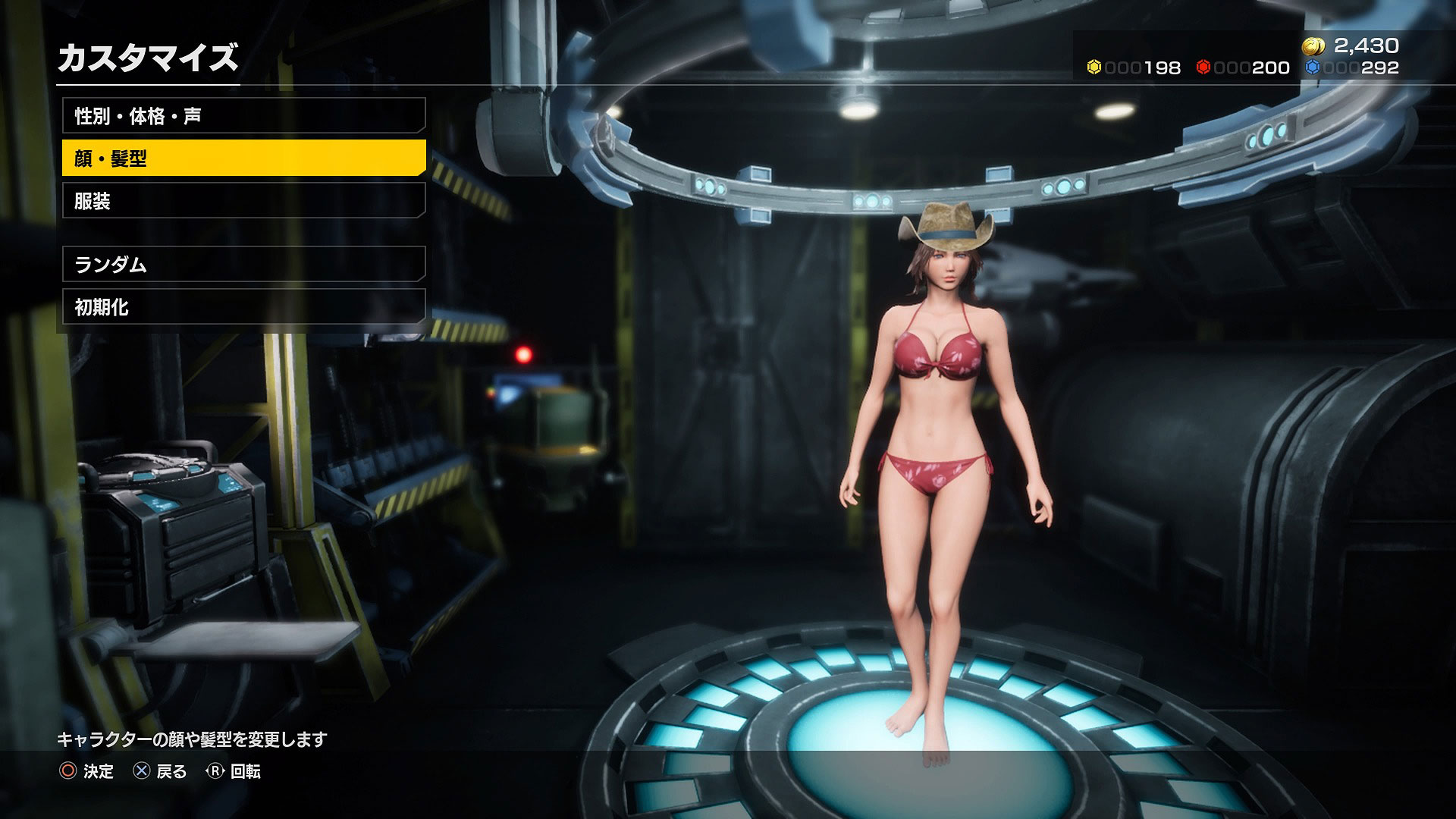Open the 性別・体格・声 menu entry
The width and height of the screenshot is (1456, 819).
(243, 116)
